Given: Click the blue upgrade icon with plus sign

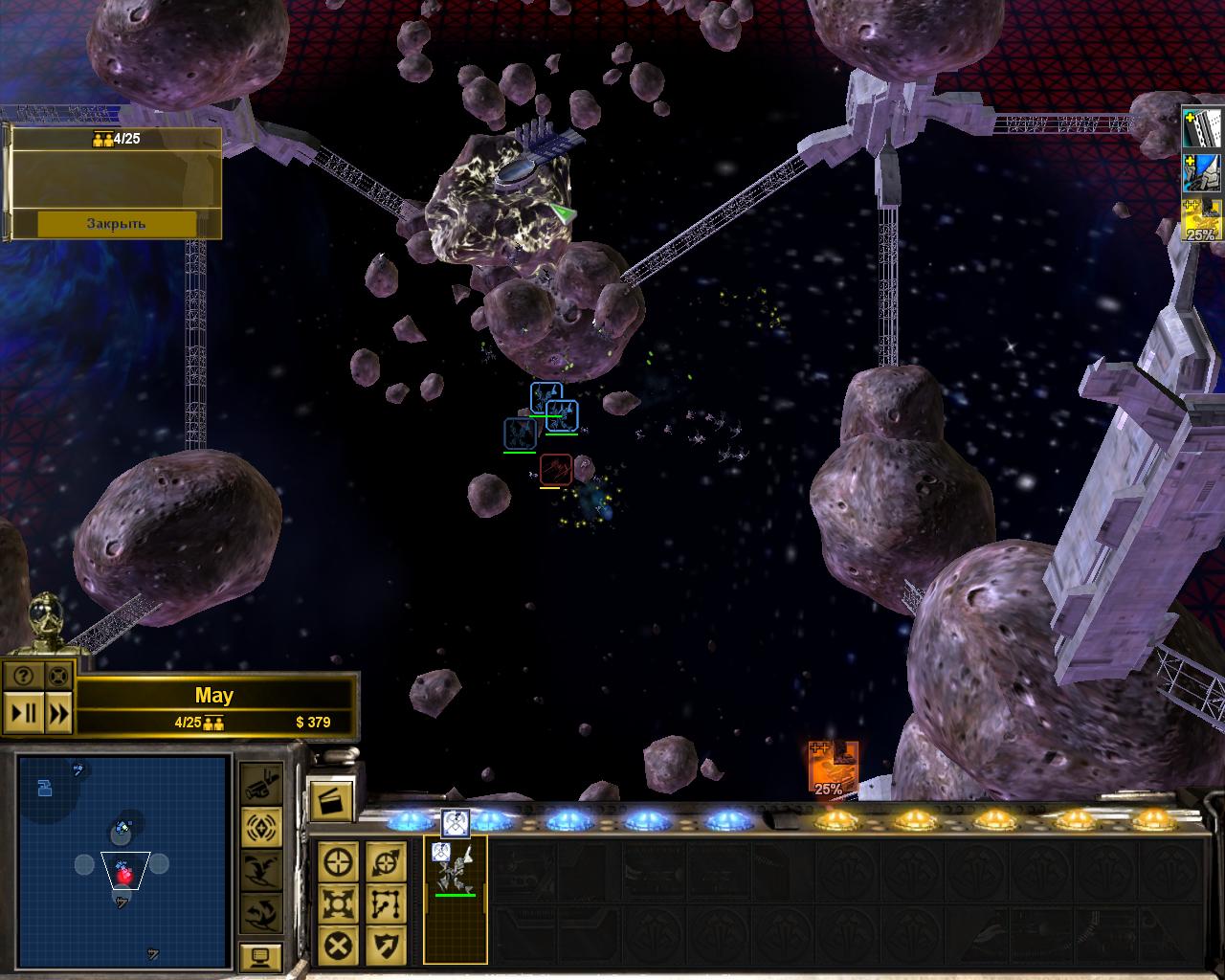Looking at the screenshot, I should coord(1202,173).
